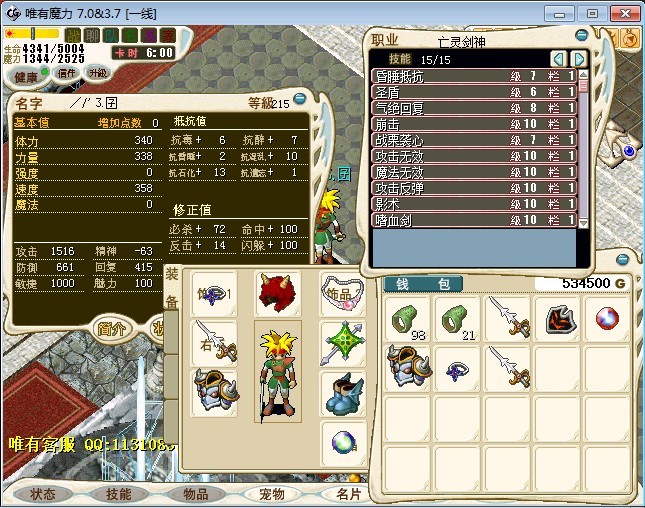This screenshot has height=508, width=645.
Task: Go to the next skill page arrow
Action: pos(578,59)
